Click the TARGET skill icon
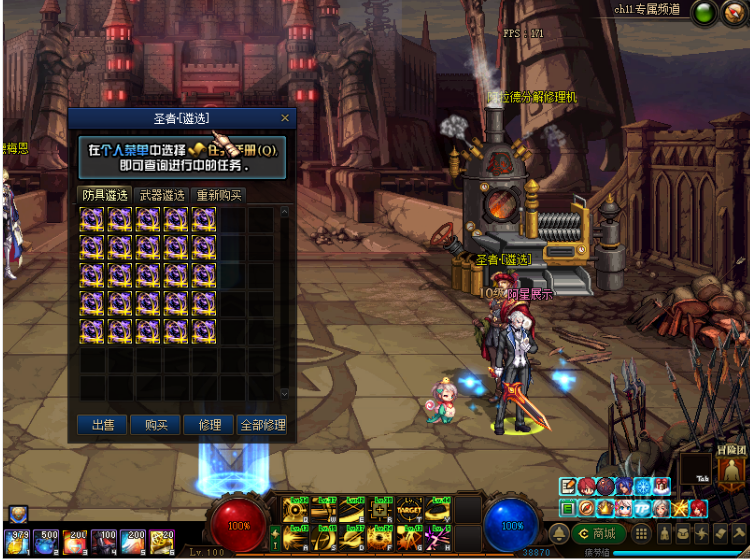Image resolution: width=750 pixels, height=559 pixels. [409, 507]
